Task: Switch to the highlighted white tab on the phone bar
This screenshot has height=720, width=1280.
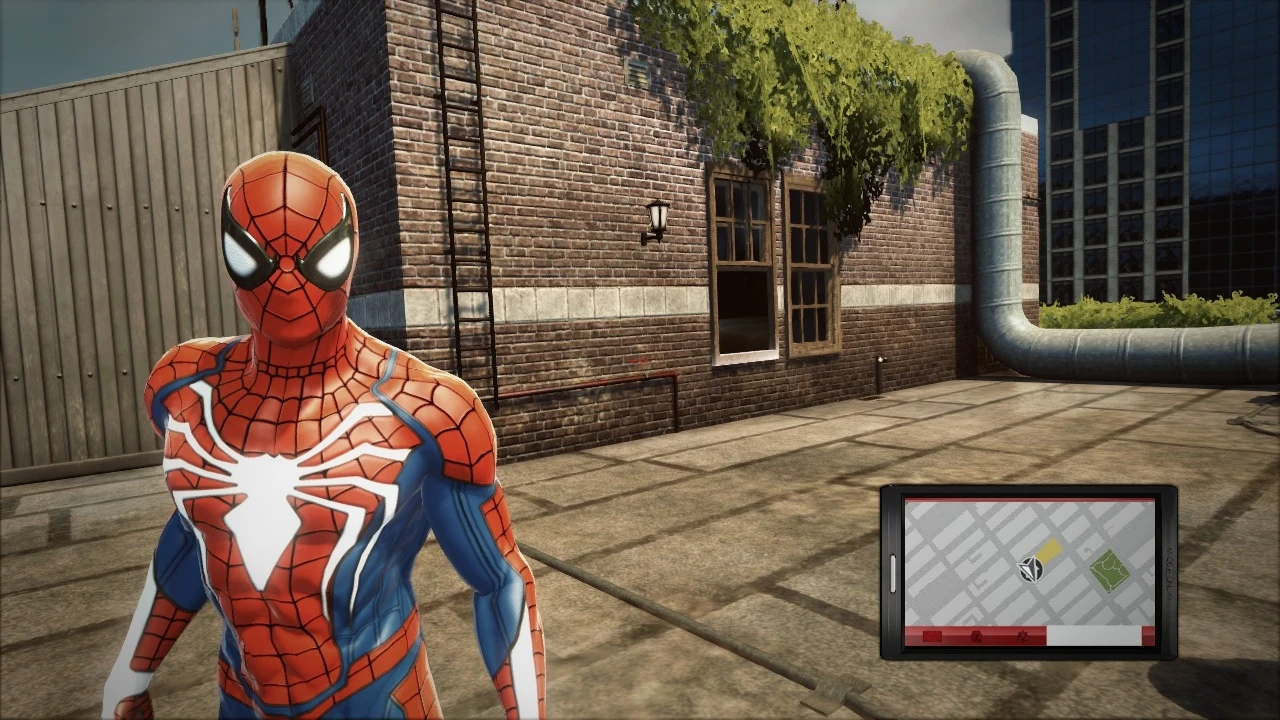Action: pyautogui.click(x=1095, y=635)
